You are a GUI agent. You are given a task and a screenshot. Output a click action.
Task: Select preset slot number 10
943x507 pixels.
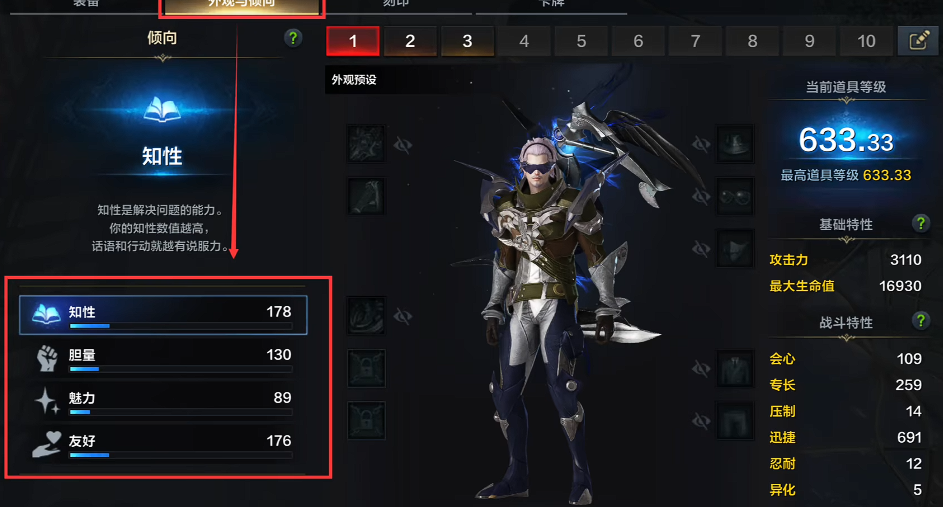[x=866, y=41]
